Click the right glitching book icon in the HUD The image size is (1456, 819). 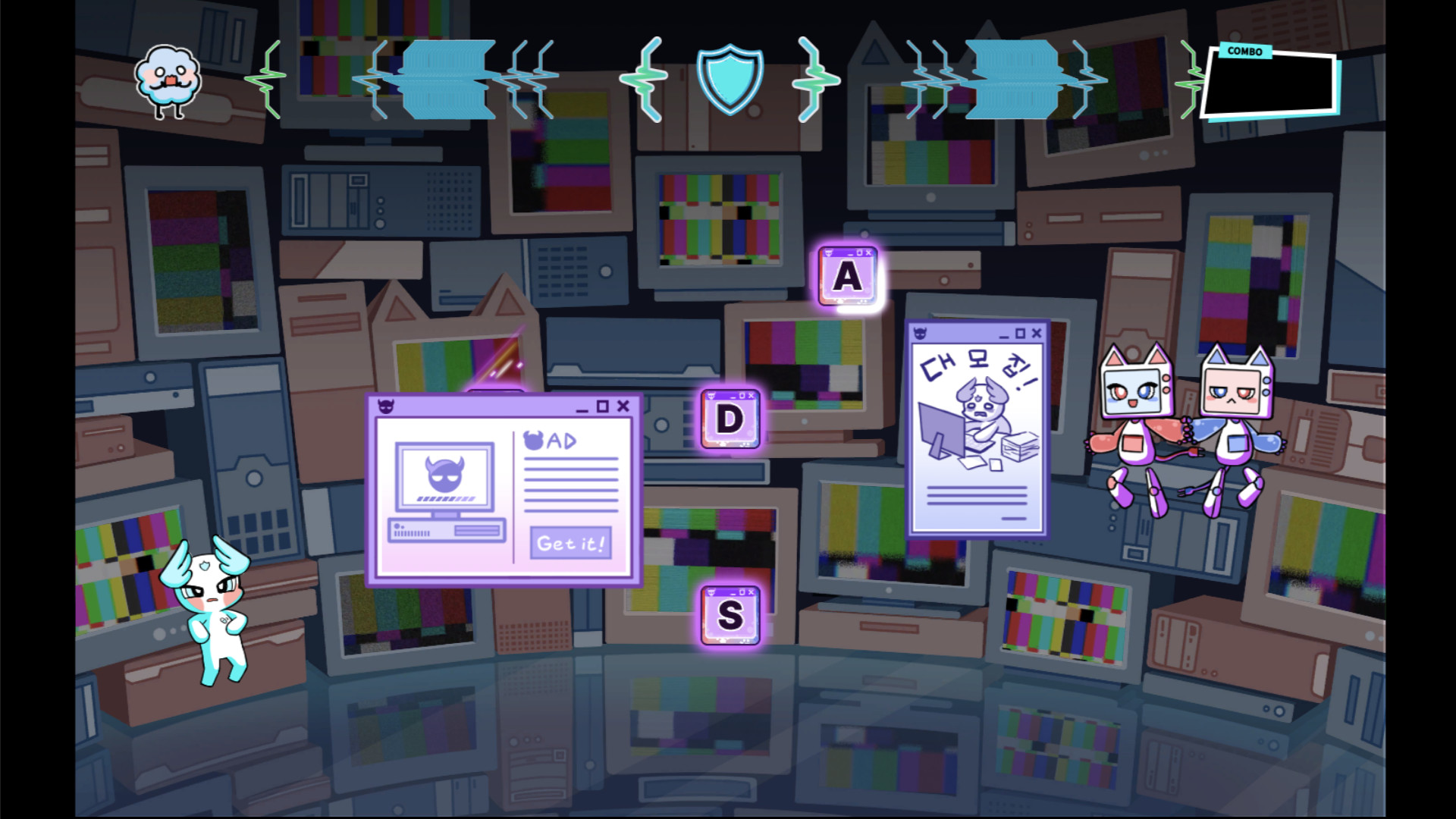click(x=1014, y=78)
